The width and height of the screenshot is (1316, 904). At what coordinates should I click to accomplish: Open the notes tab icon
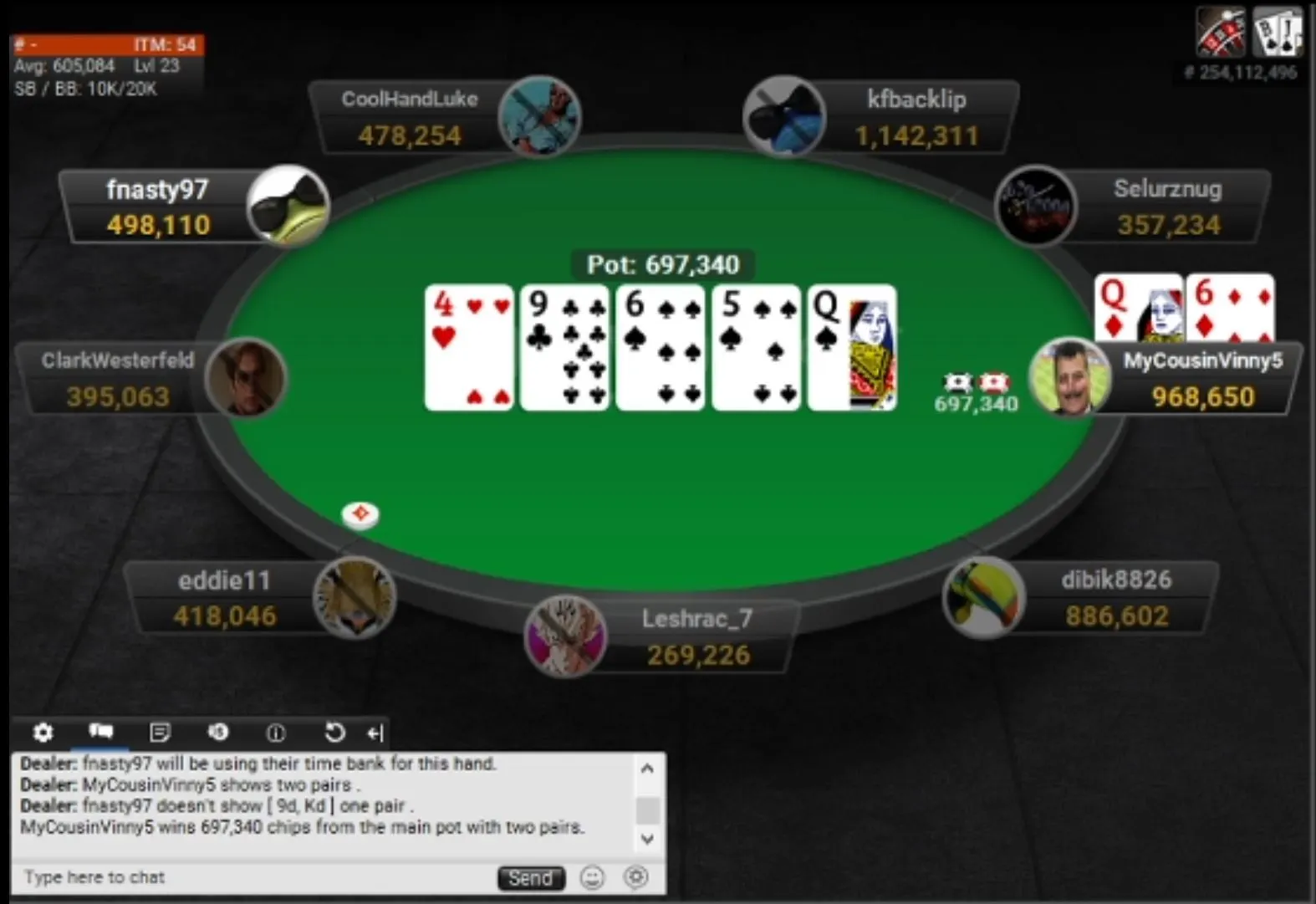[x=160, y=733]
